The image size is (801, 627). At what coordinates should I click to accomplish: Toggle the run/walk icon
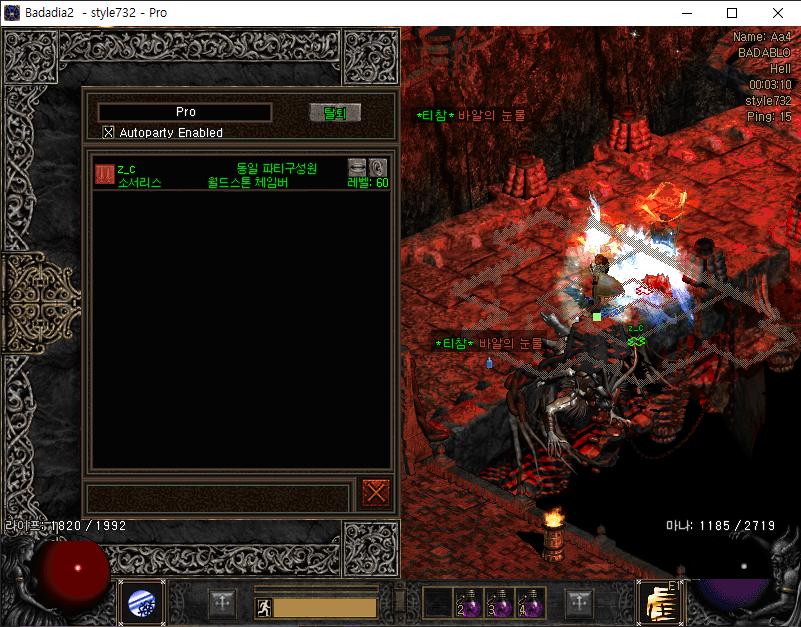(263, 606)
